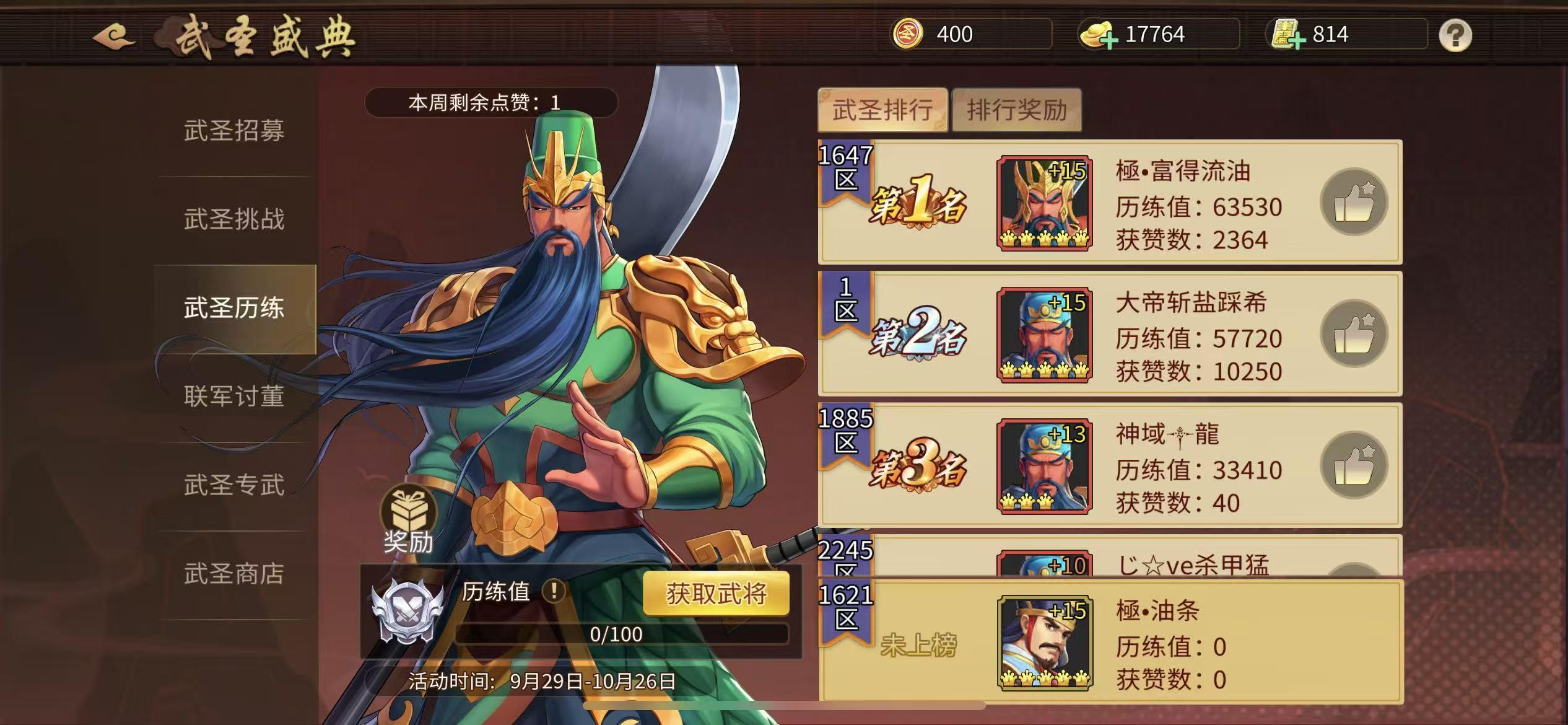The height and width of the screenshot is (725, 1568).
Task: Tap the back arrow to exit 武圣盛典
Action: [115, 35]
